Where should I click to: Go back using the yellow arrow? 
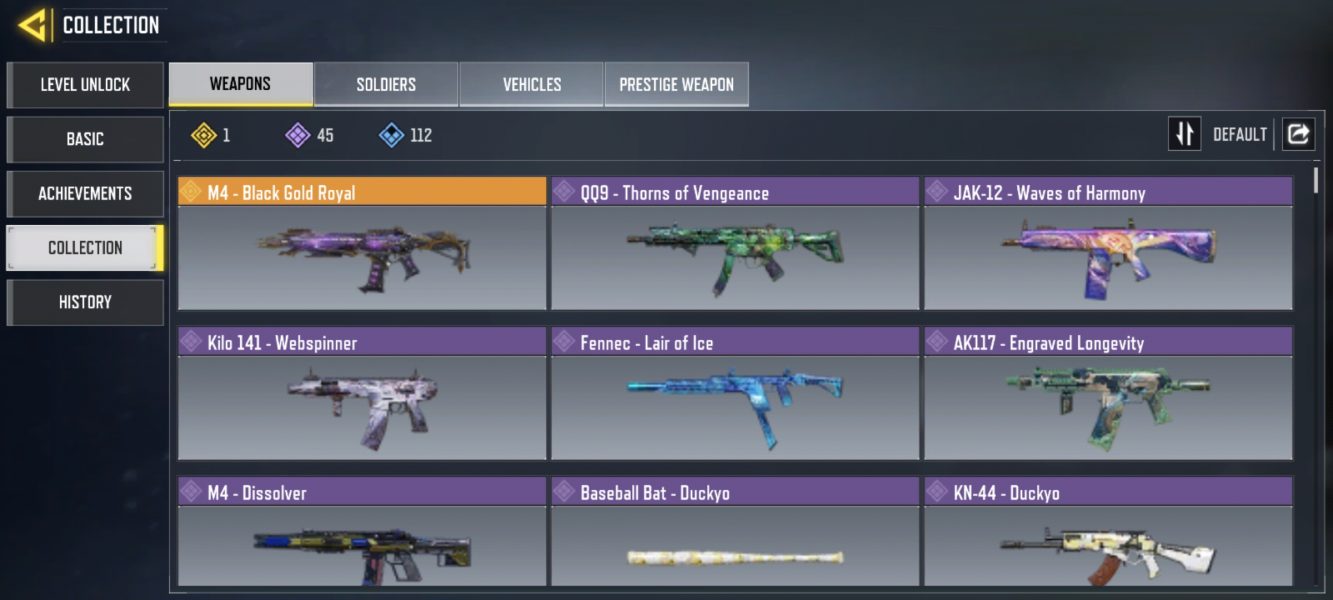(x=33, y=25)
